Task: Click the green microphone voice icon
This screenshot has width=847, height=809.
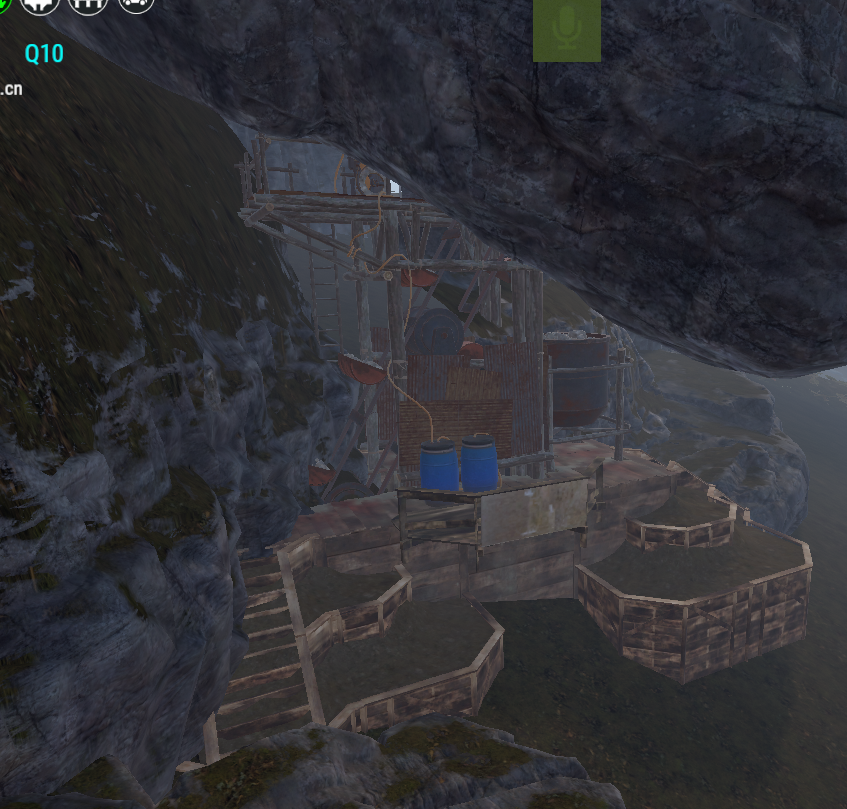Action: 567,30
